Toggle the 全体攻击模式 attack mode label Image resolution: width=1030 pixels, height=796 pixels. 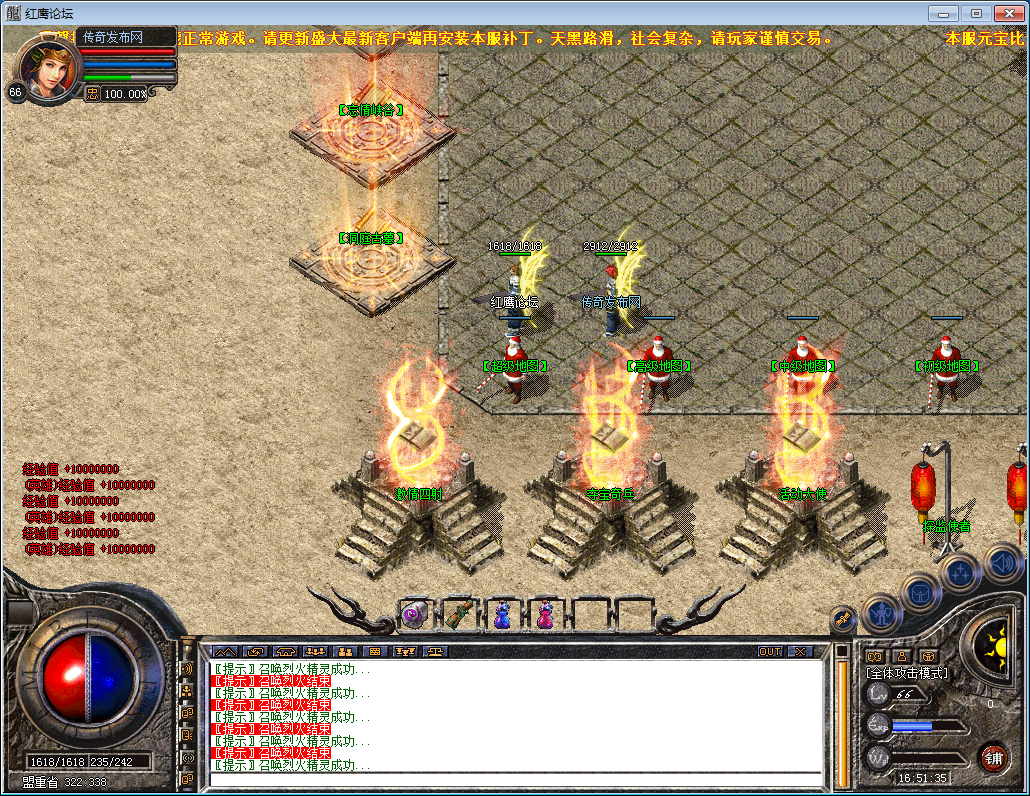(907, 673)
